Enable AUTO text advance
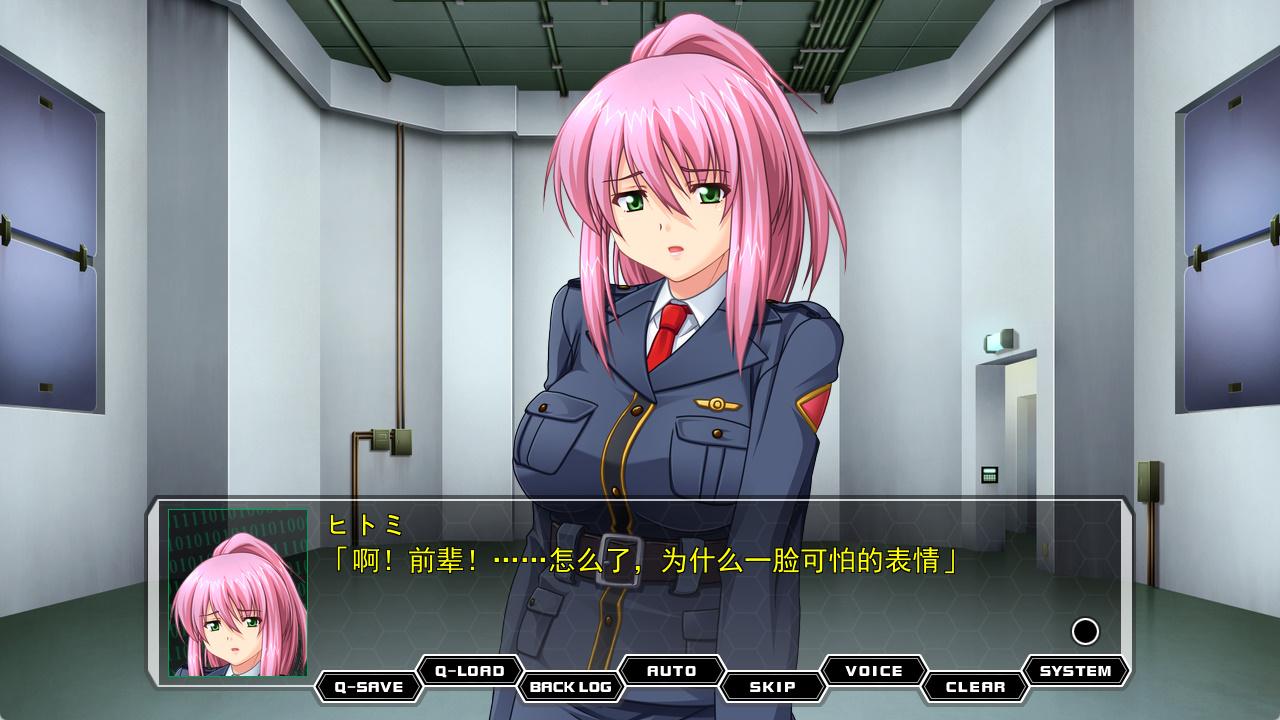The image size is (1280, 720). click(672, 671)
